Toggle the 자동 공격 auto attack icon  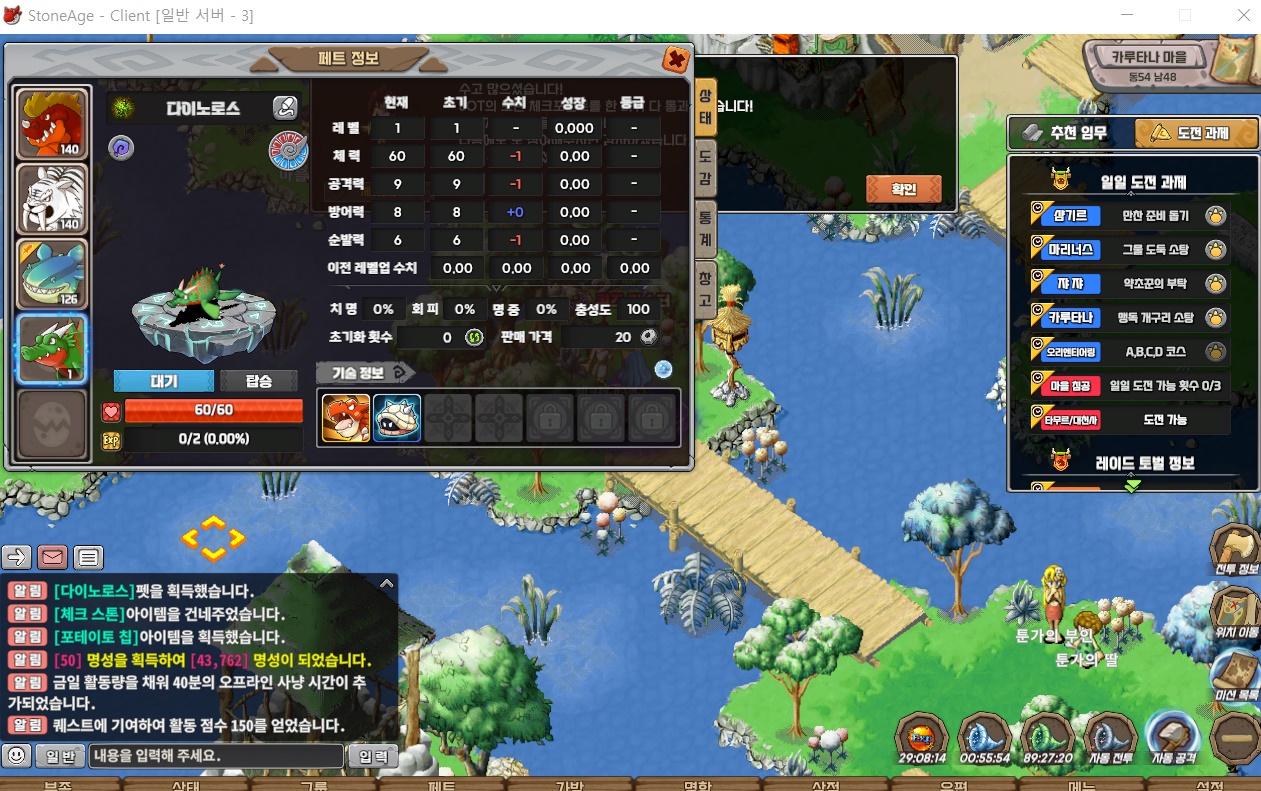coord(1172,740)
